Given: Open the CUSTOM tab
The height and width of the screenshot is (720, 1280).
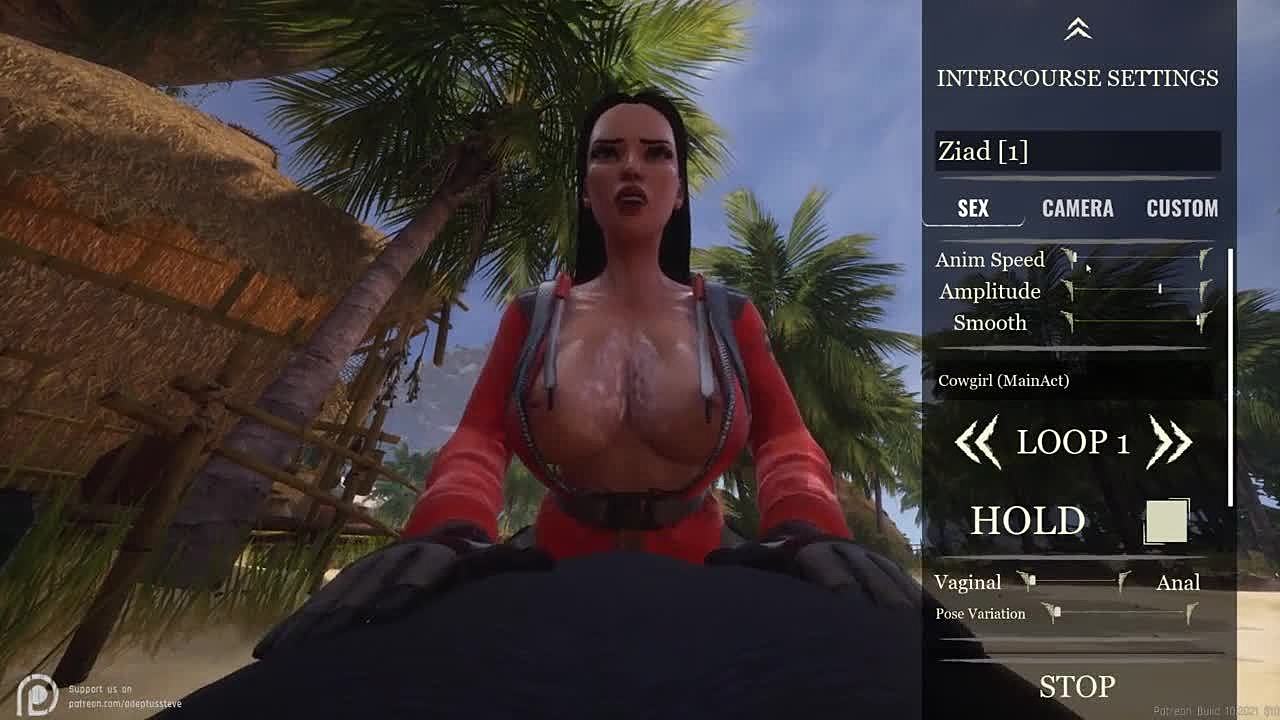Looking at the screenshot, I should coord(1181,208).
